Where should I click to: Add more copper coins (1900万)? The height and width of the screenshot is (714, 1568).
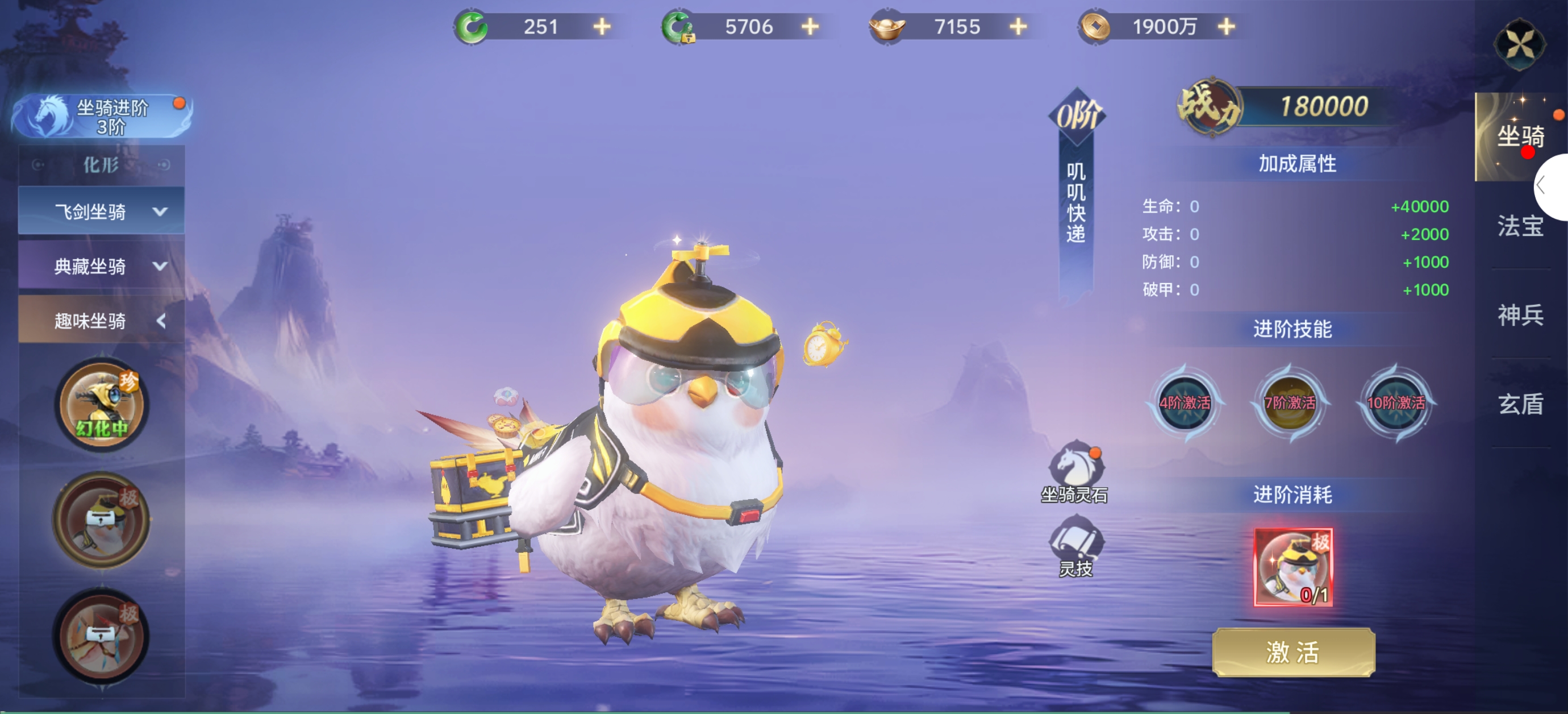click(1227, 27)
